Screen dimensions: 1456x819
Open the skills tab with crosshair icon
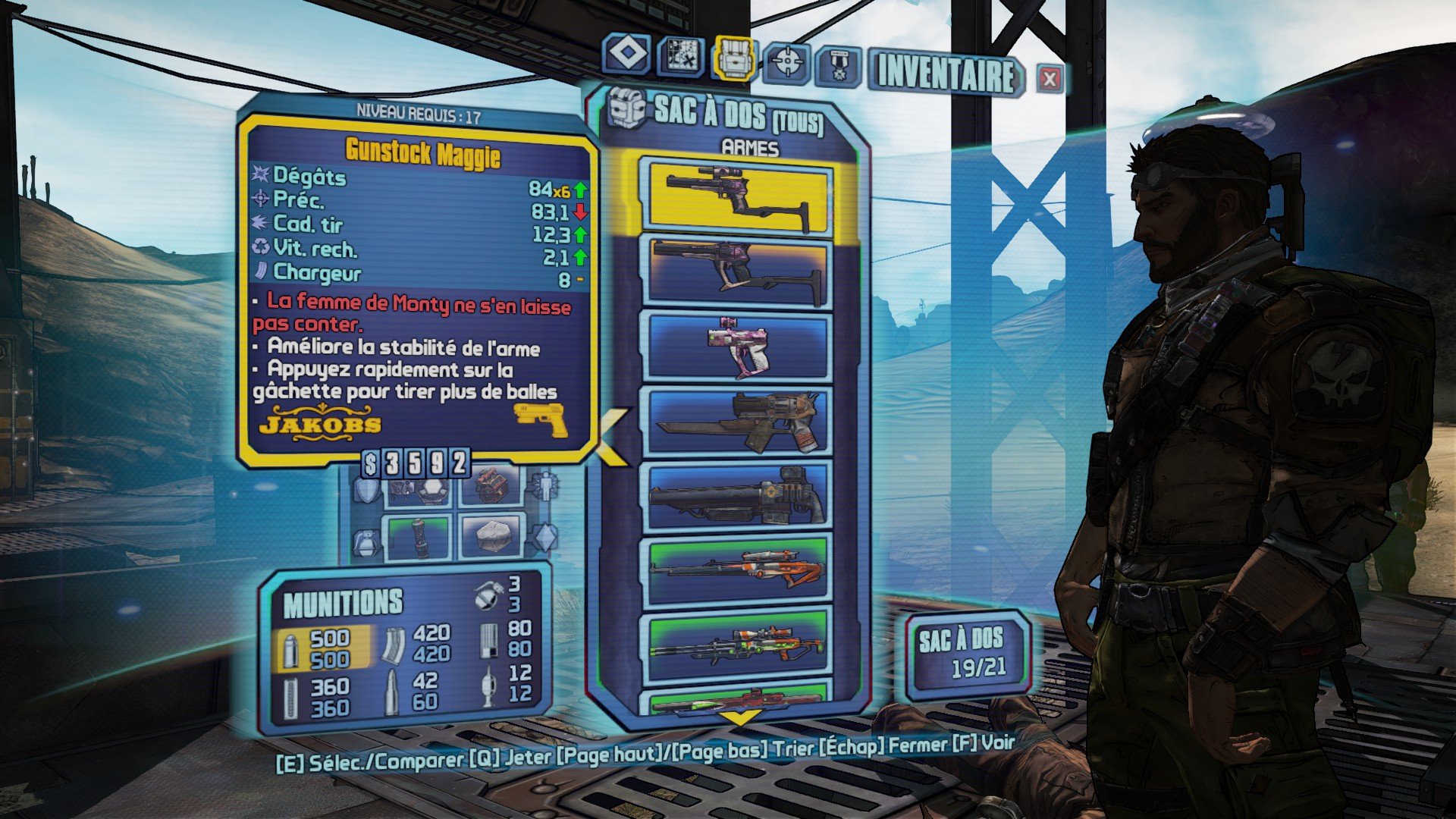coord(786,64)
